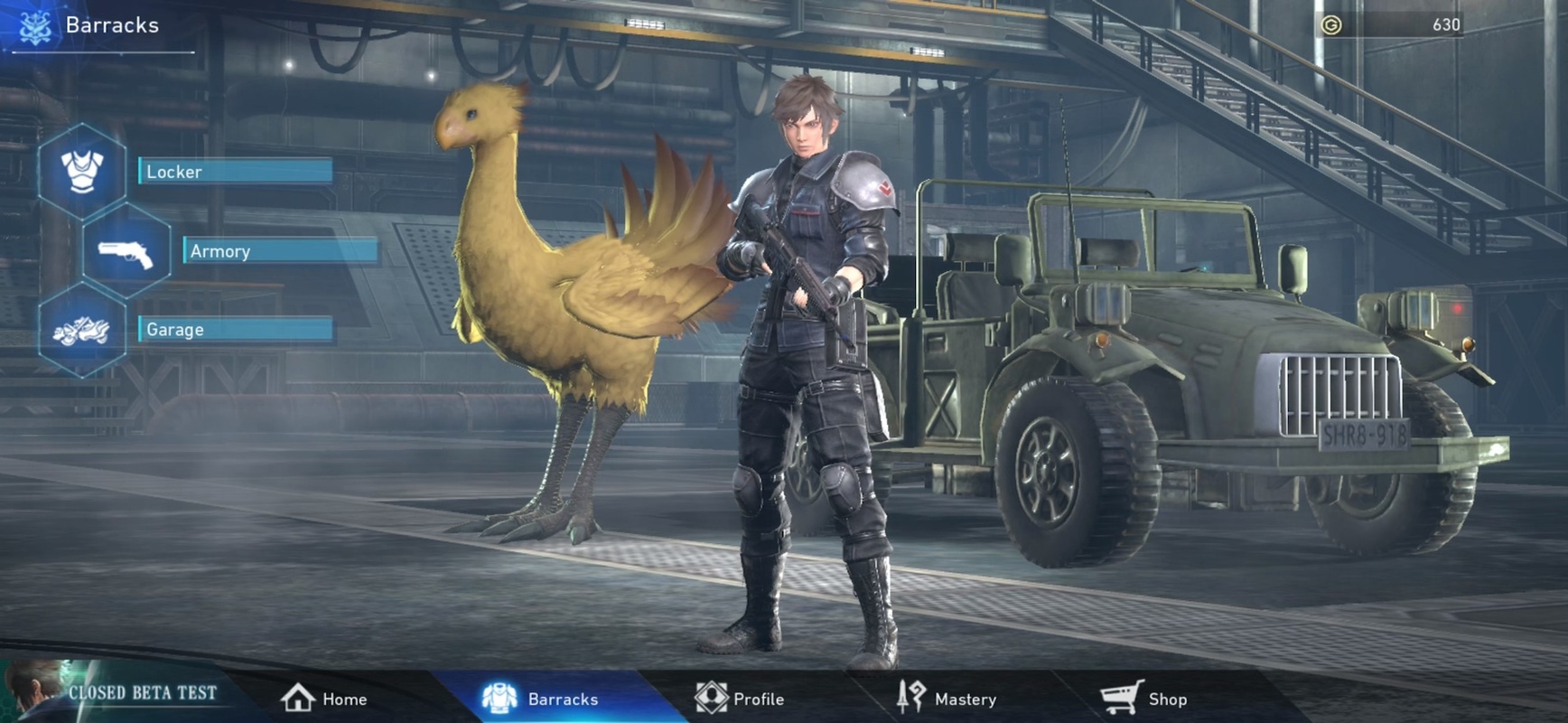Image resolution: width=1568 pixels, height=723 pixels.
Task: Open the Armory menu entry
Action: pos(280,250)
